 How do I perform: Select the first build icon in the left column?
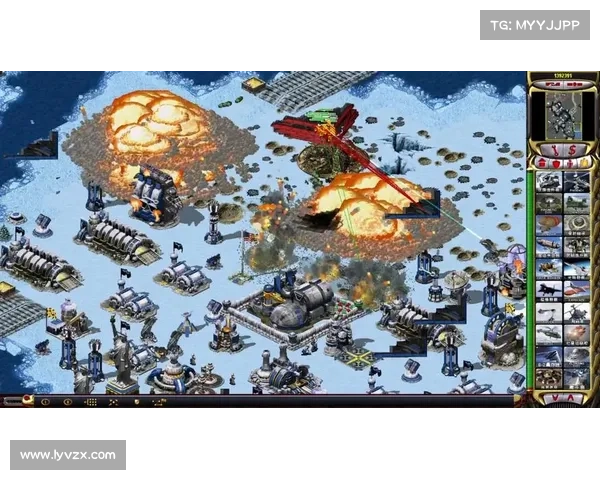549,181
